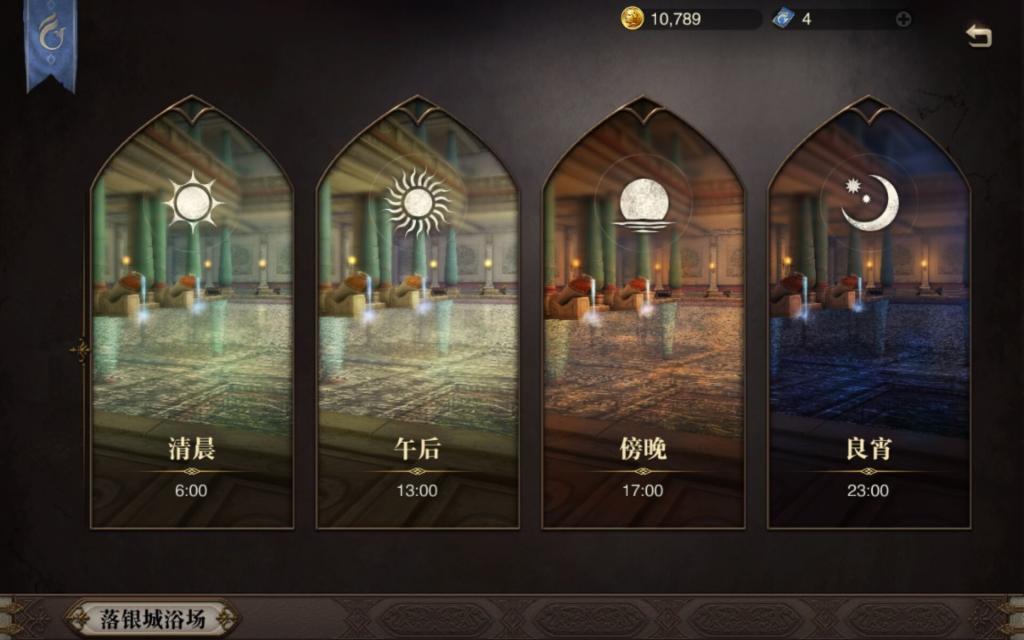The image size is (1024, 640).
Task: Open the blue banner emblem menu
Action: (50, 38)
